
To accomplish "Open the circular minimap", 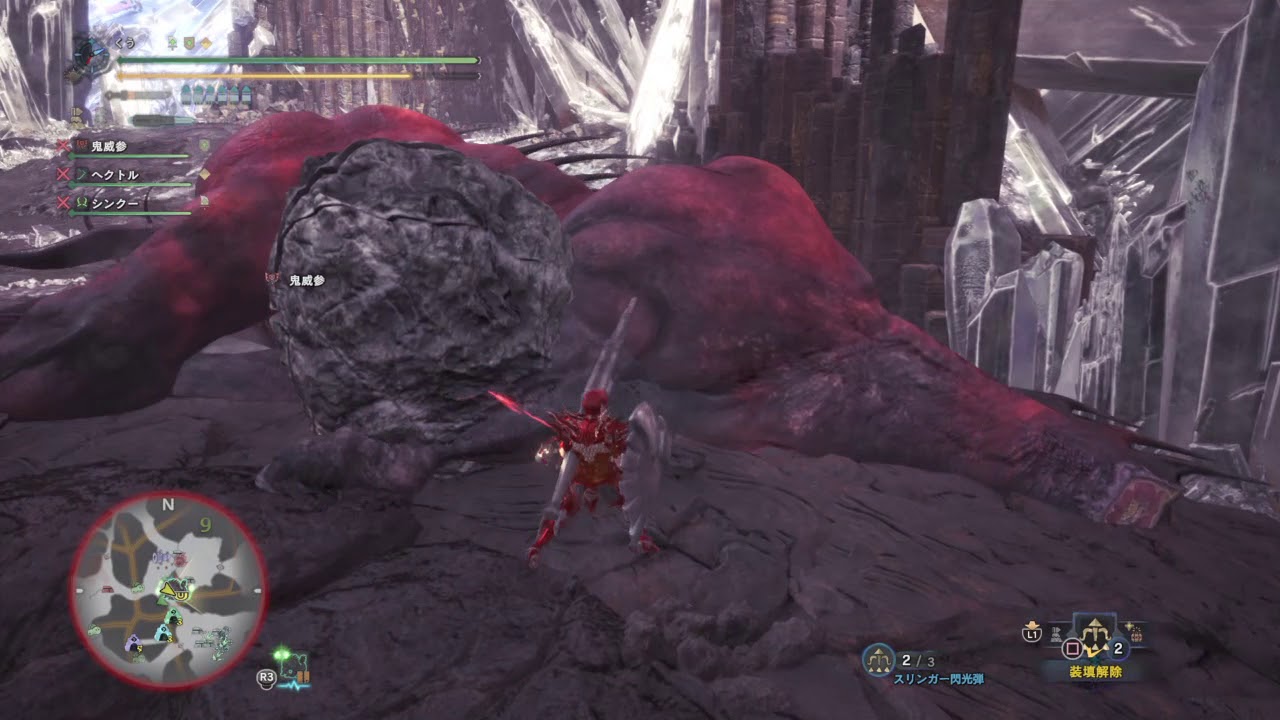I will point(168,589).
